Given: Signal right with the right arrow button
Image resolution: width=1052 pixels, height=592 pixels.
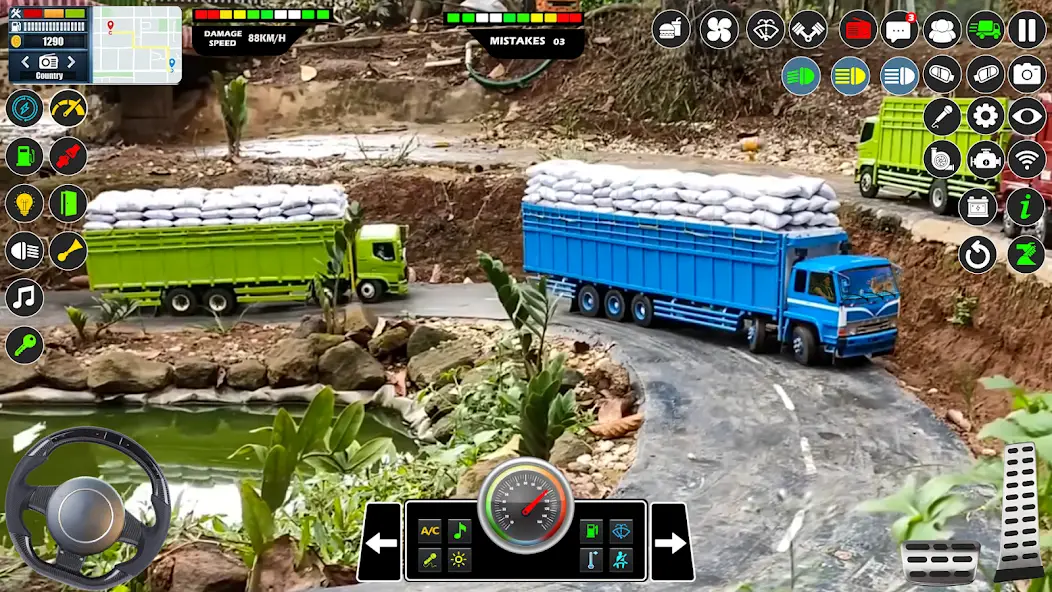Looking at the screenshot, I should (671, 543).
